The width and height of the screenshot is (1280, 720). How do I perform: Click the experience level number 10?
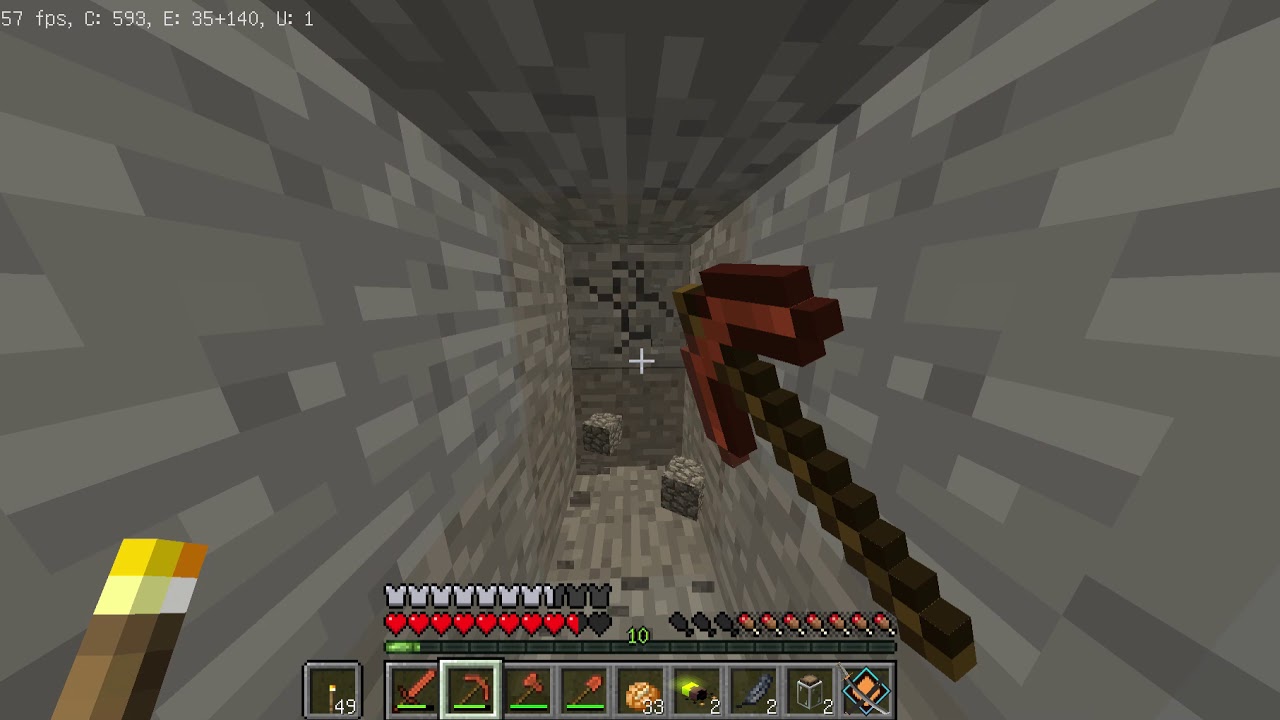tap(637, 634)
